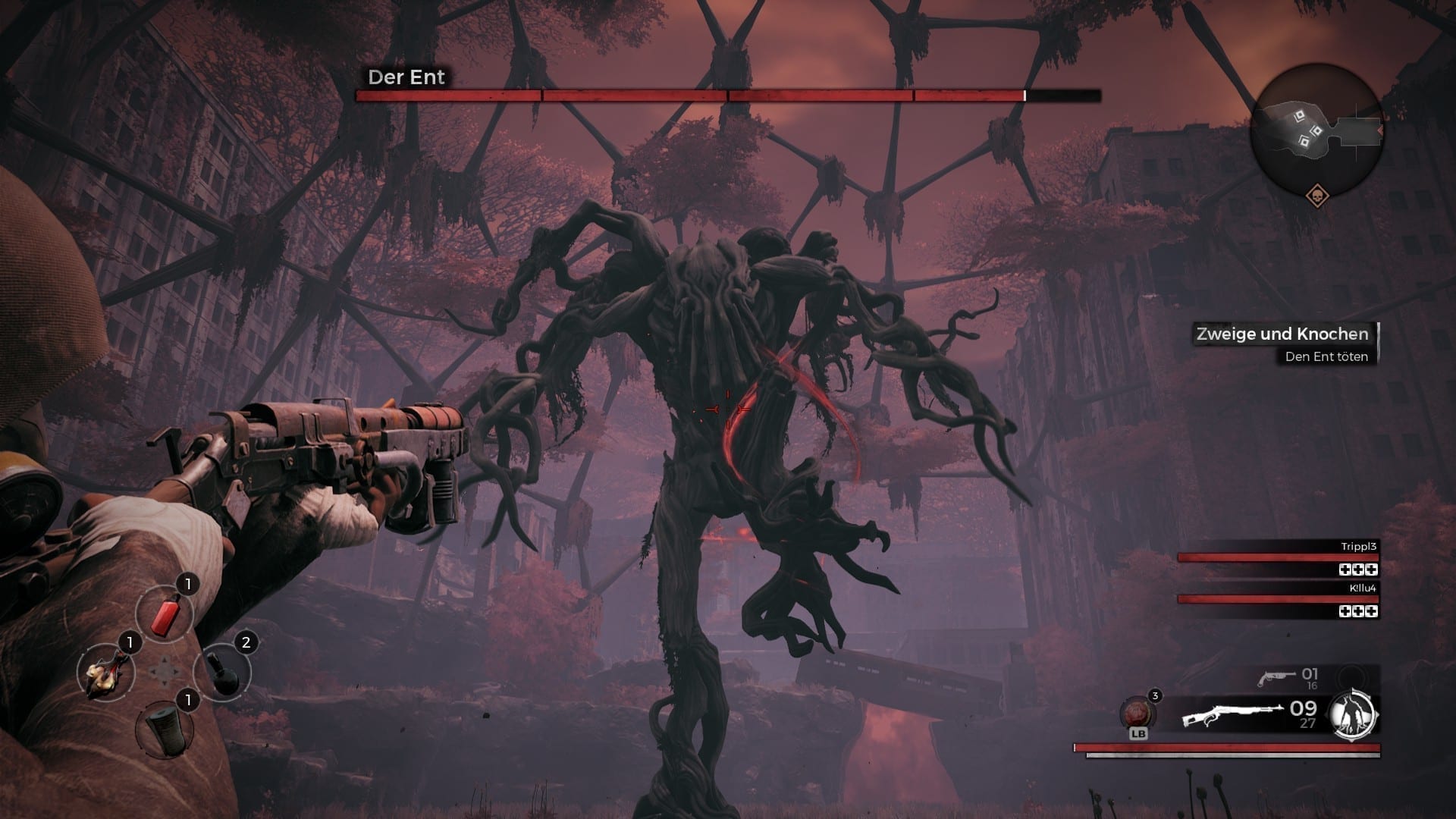The width and height of the screenshot is (1456, 819).
Task: Select teammate Trippl3 in the party list
Action: 1278,557
